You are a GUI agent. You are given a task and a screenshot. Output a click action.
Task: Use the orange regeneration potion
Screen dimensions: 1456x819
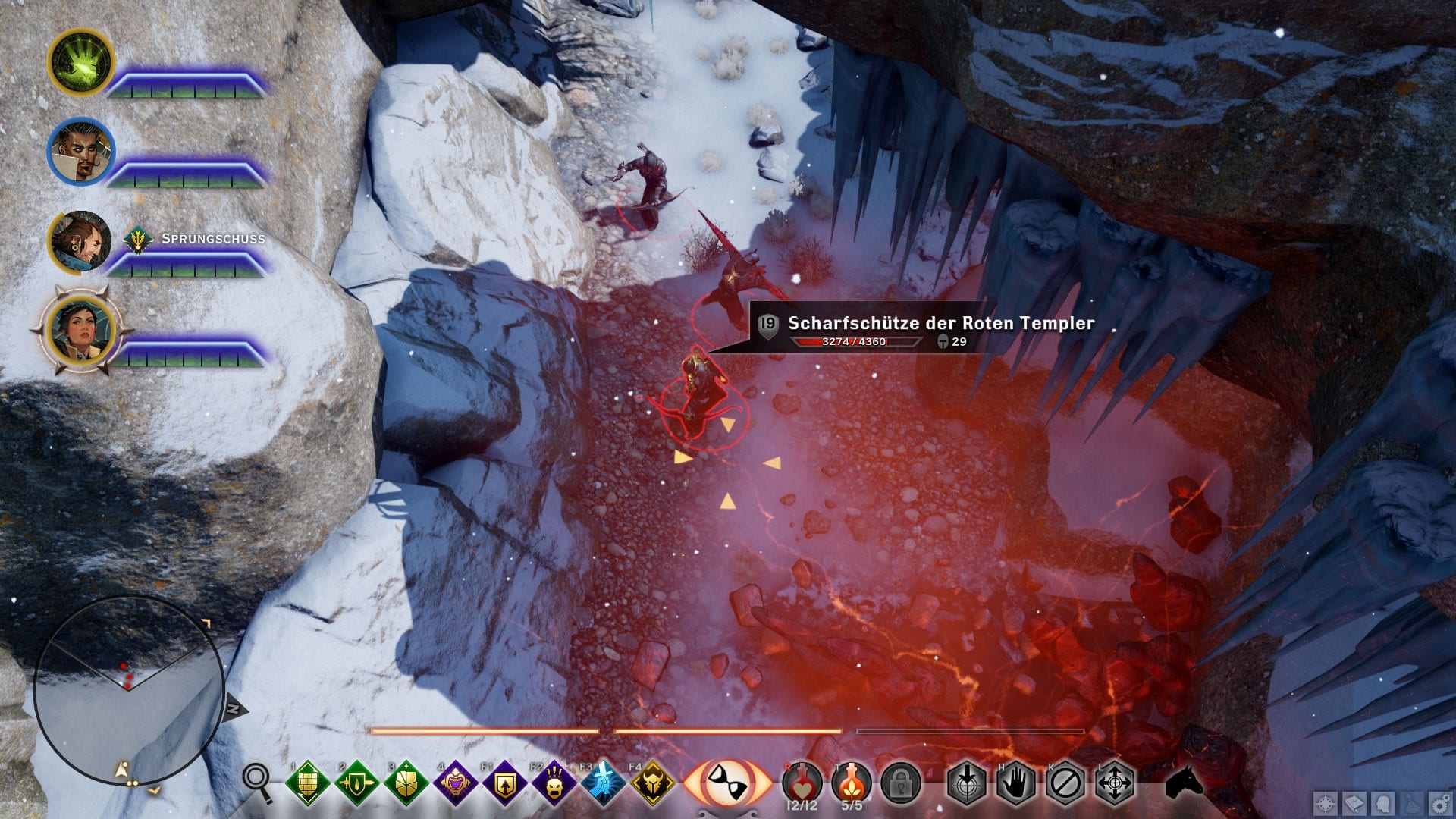(851, 781)
